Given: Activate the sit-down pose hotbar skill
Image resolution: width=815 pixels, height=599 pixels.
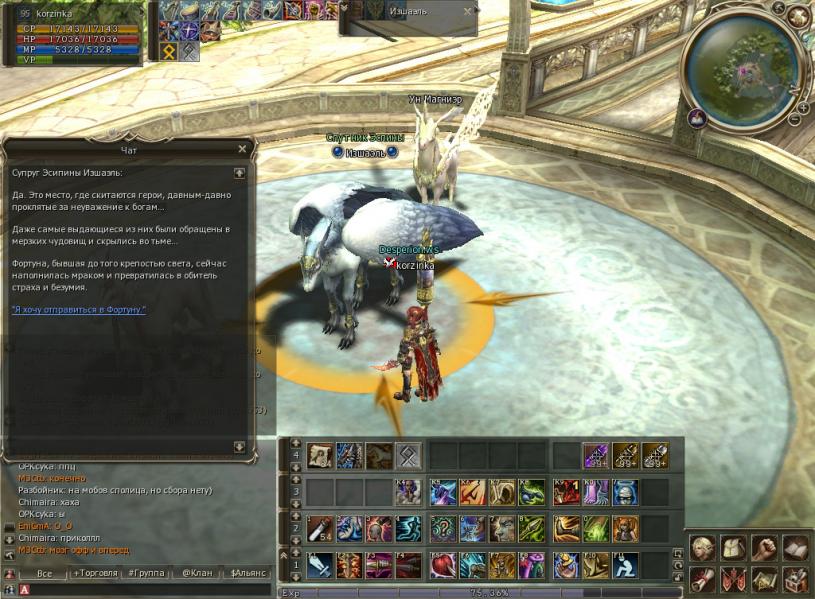Looking at the screenshot, I should (626, 565).
